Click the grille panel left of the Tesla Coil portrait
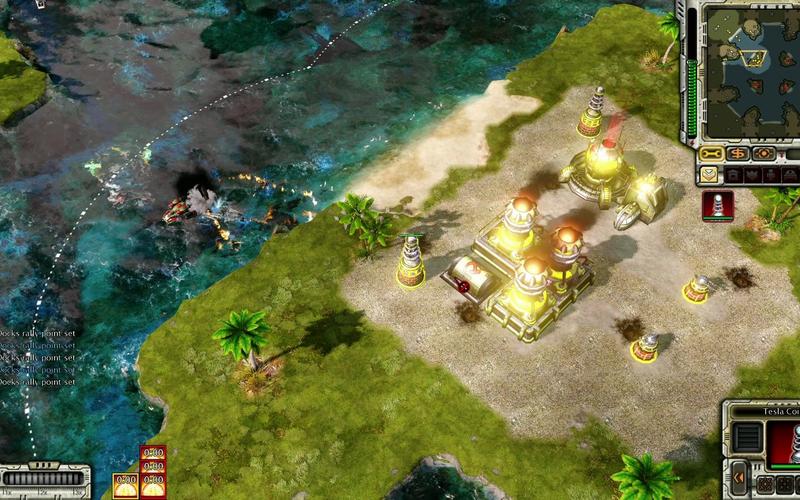The height and width of the screenshot is (500, 800). pyautogui.click(x=747, y=437)
